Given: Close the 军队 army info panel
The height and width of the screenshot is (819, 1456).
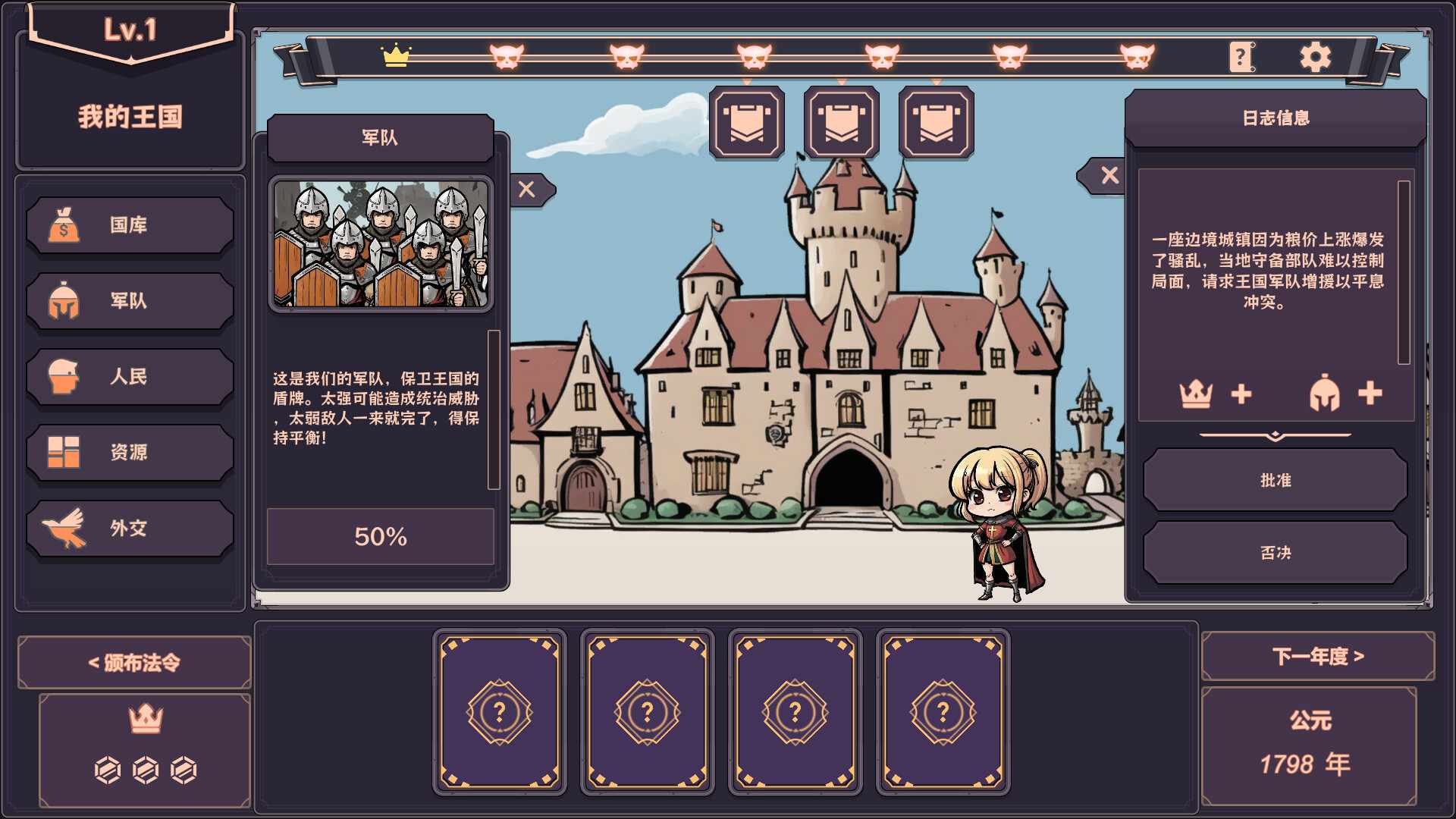Looking at the screenshot, I should (527, 190).
